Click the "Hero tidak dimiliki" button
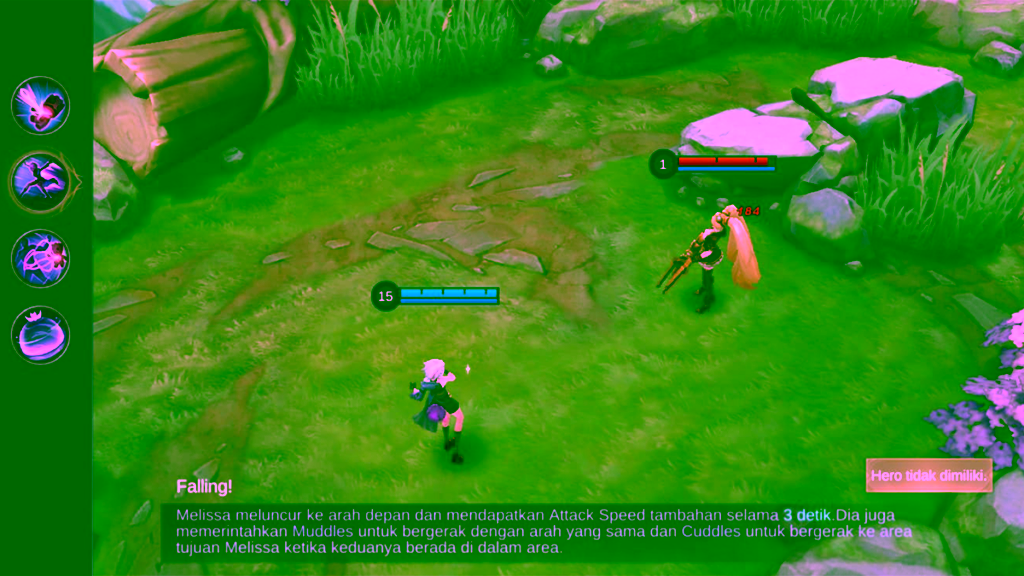 pos(928,476)
